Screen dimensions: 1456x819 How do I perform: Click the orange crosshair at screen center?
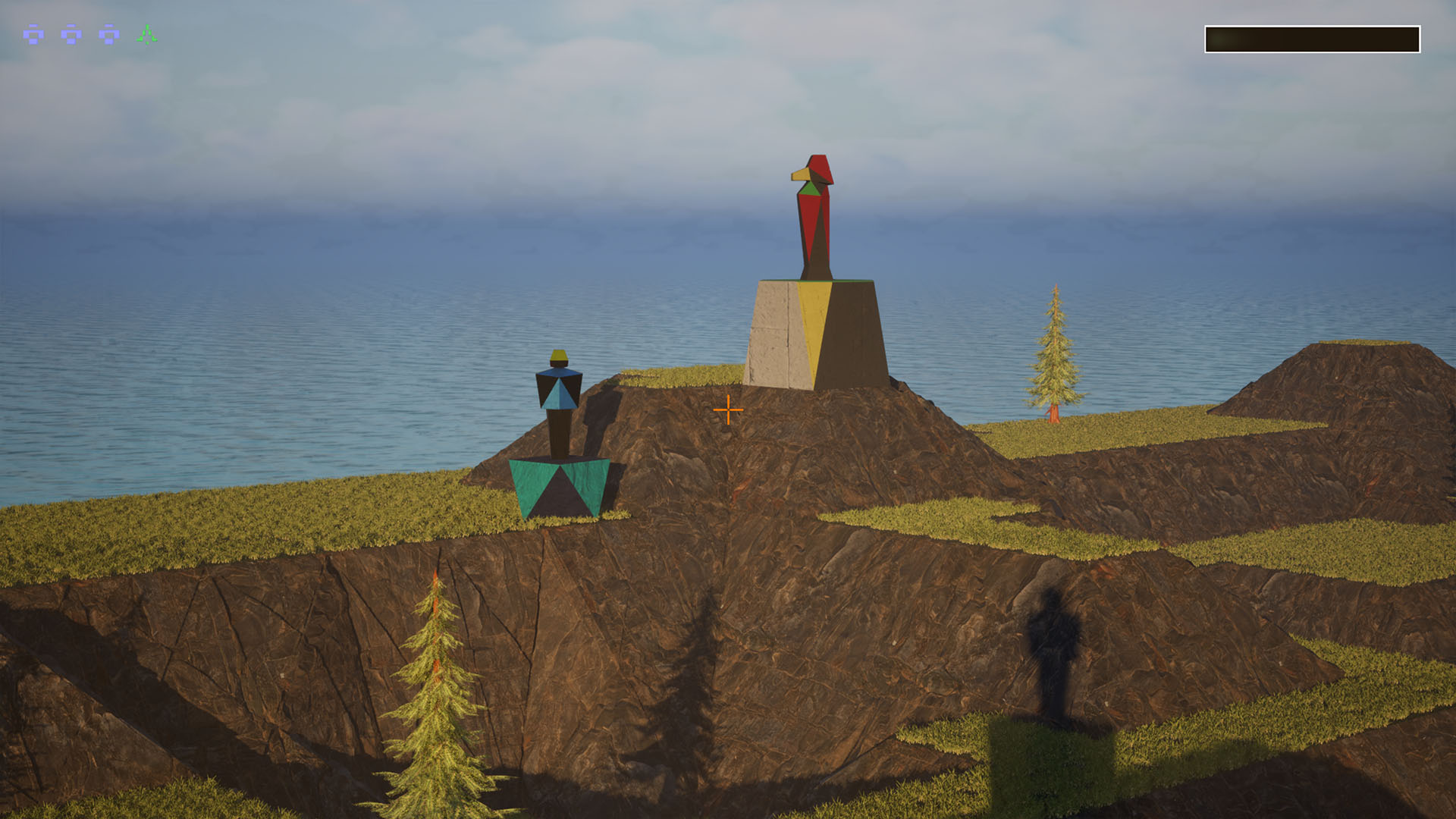pos(729,410)
